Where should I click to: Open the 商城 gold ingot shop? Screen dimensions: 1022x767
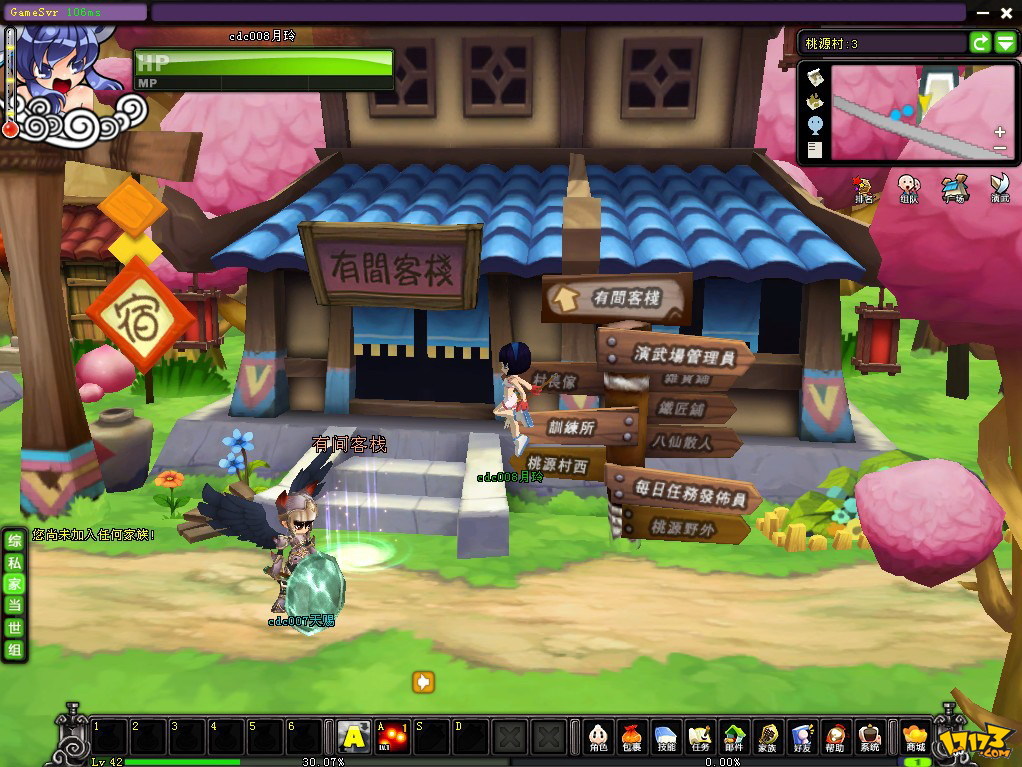[914, 737]
